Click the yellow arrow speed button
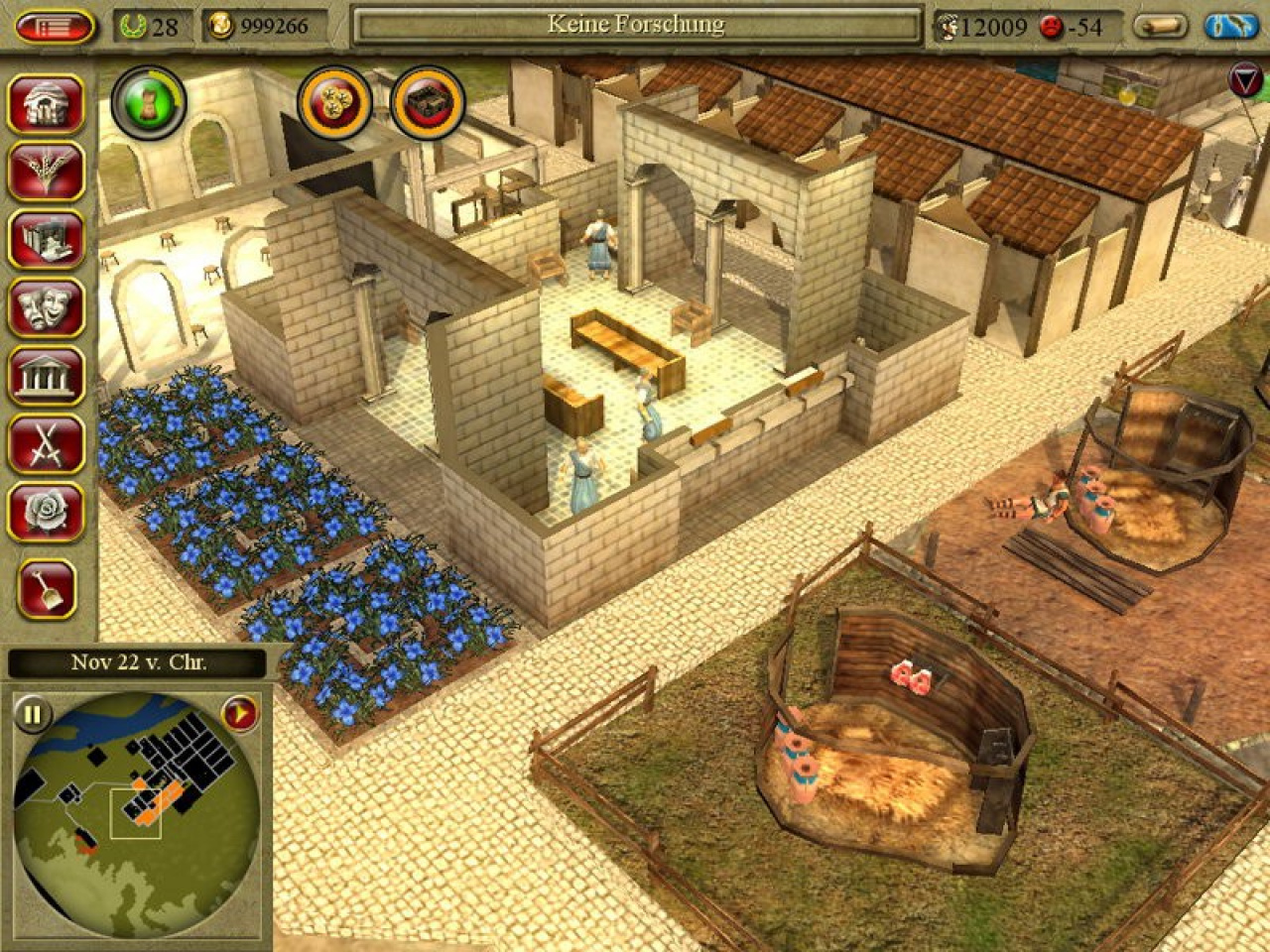Screen dimensions: 1270x952 coord(239,713)
